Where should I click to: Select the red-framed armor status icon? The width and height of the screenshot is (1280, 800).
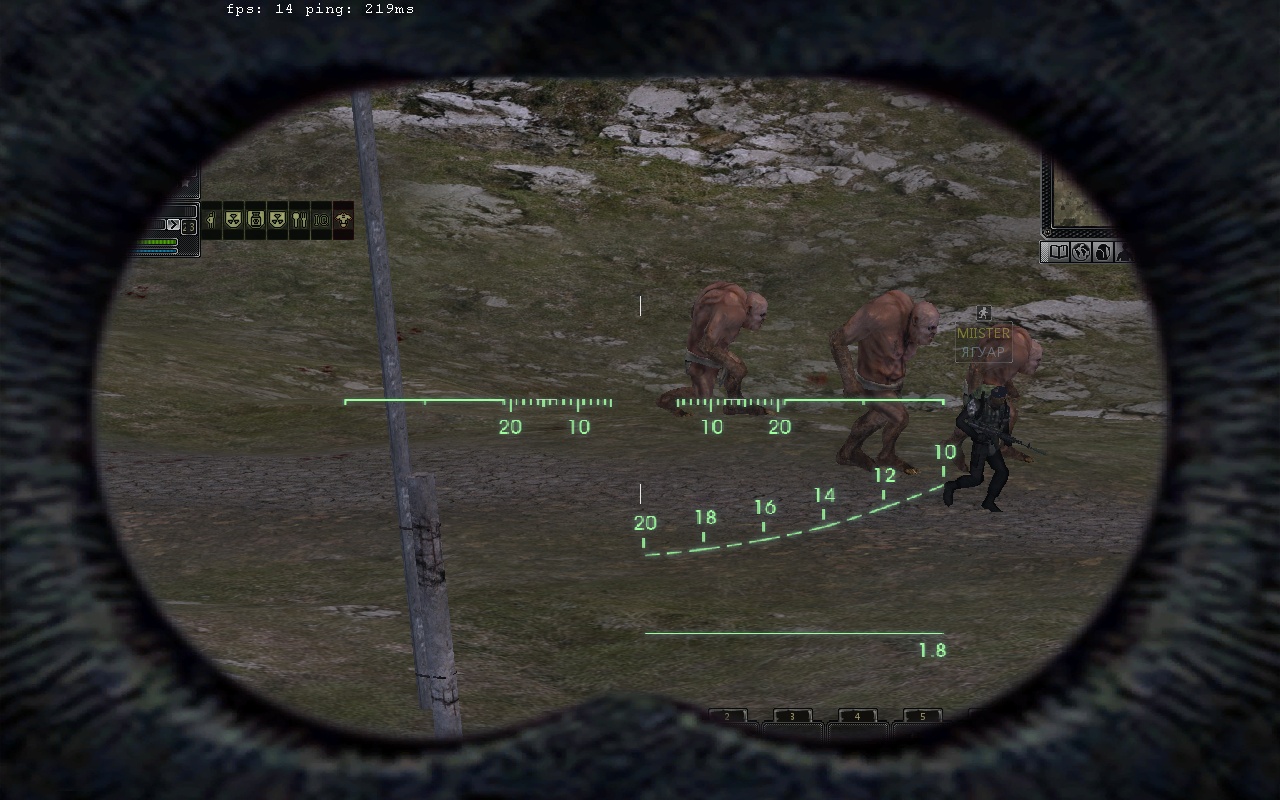[343, 220]
